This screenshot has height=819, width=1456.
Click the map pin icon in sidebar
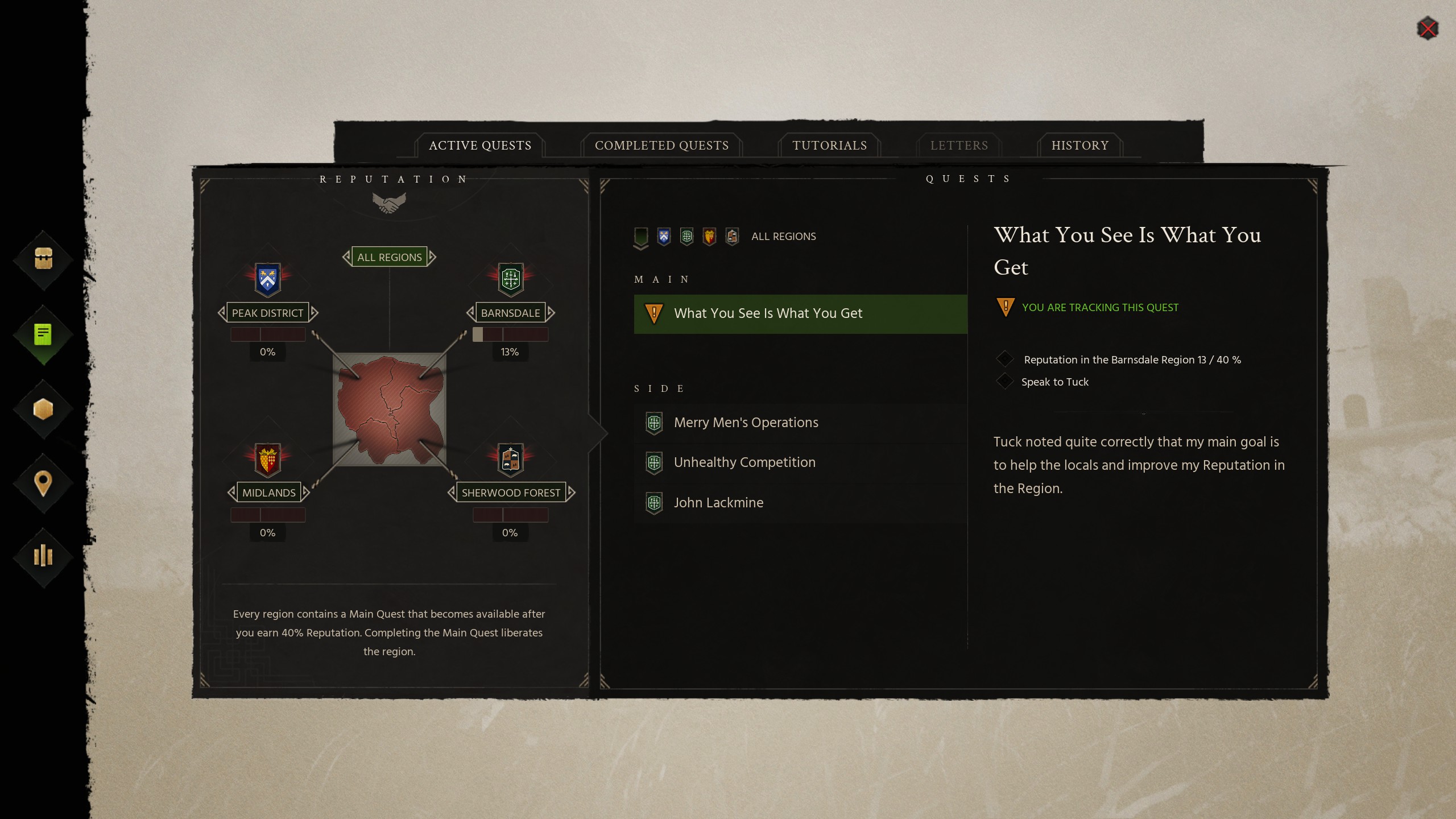(43, 483)
